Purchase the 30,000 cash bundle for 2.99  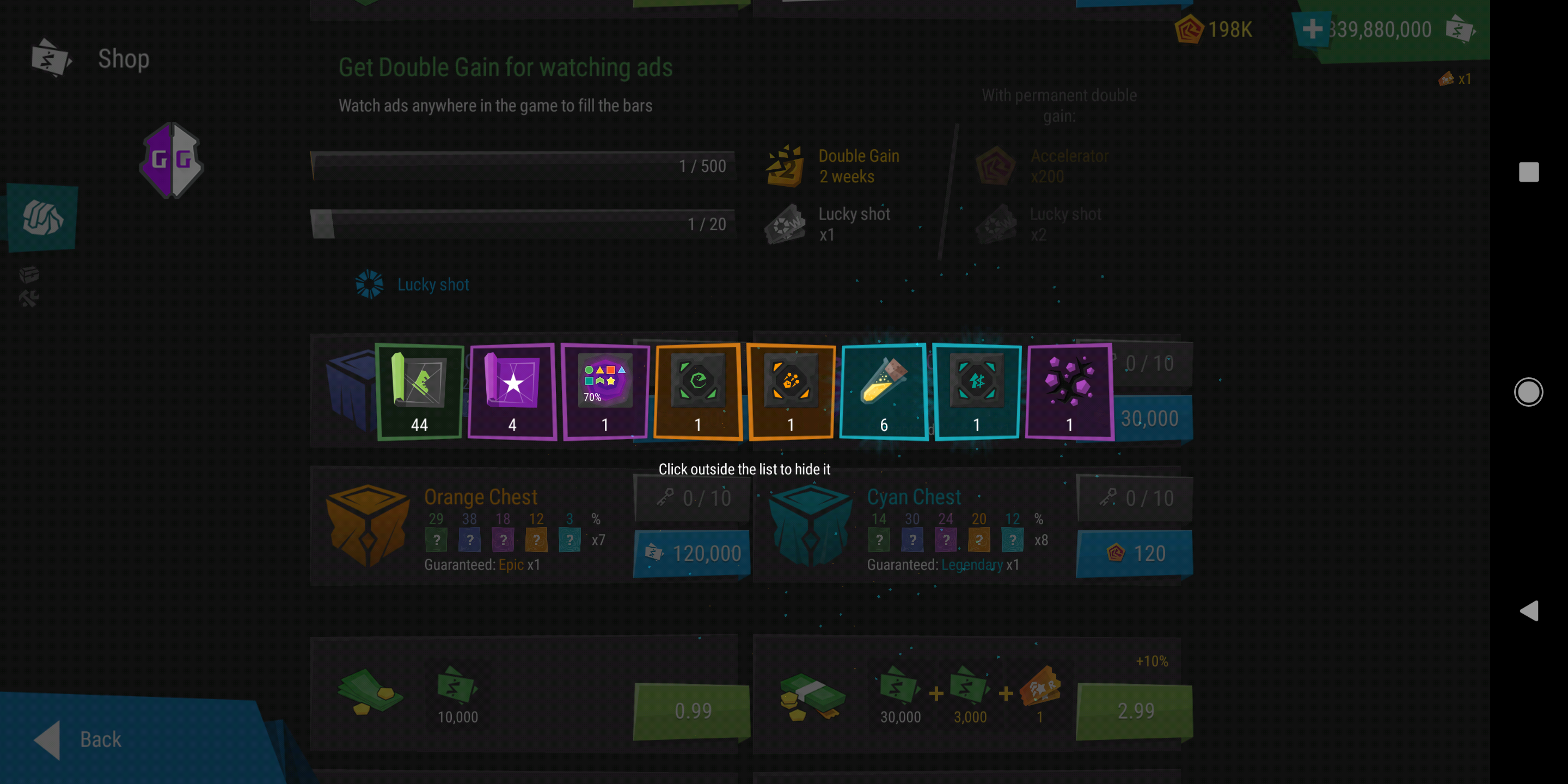click(1135, 710)
